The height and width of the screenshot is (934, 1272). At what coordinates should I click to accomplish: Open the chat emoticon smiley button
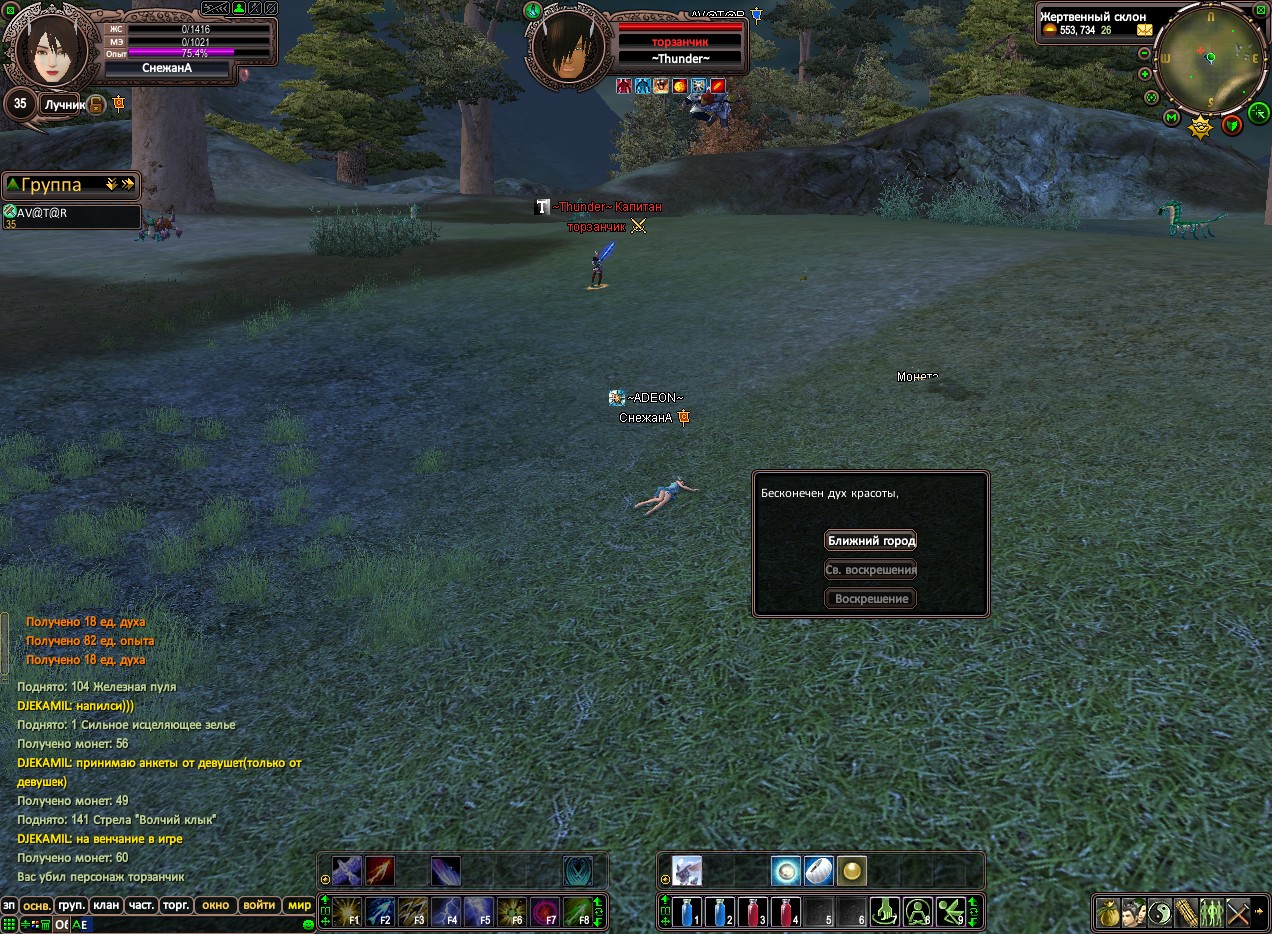[x=308, y=925]
